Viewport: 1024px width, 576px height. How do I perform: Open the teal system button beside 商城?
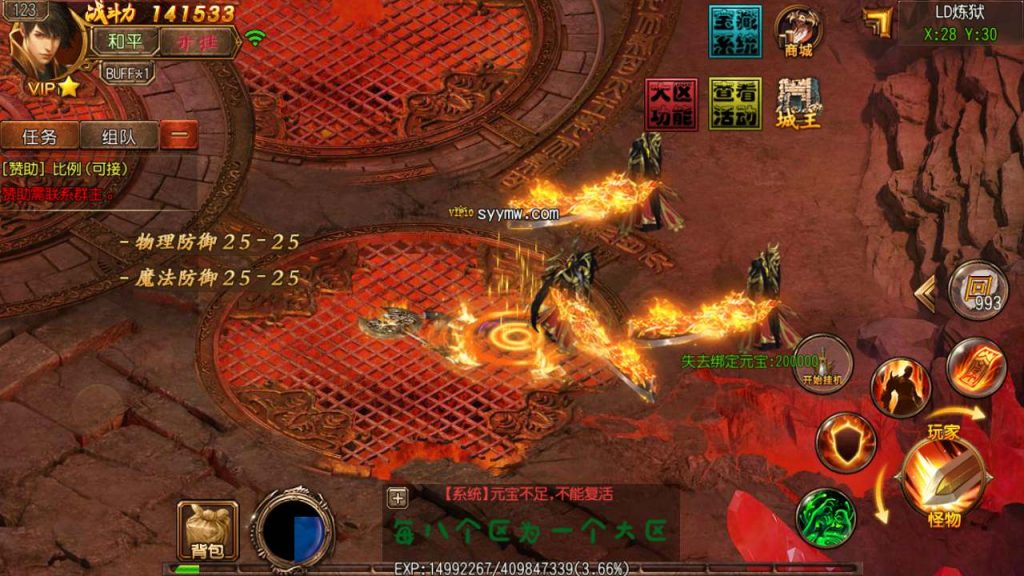tap(735, 32)
